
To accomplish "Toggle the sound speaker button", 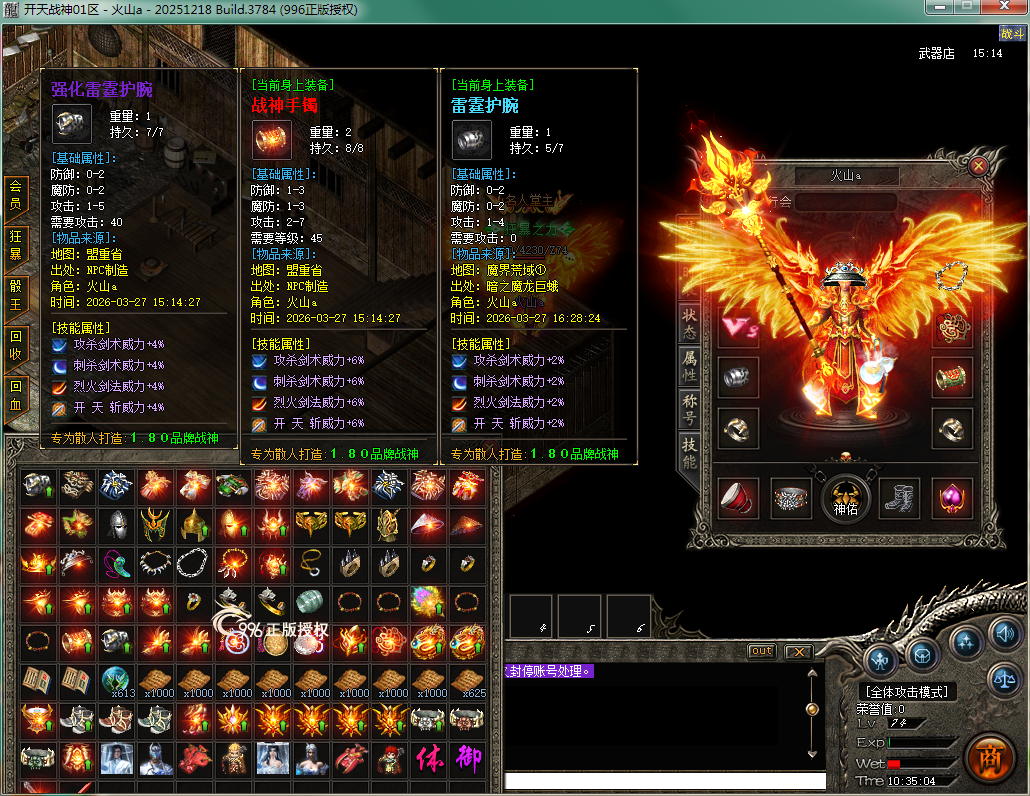I will tap(1003, 633).
